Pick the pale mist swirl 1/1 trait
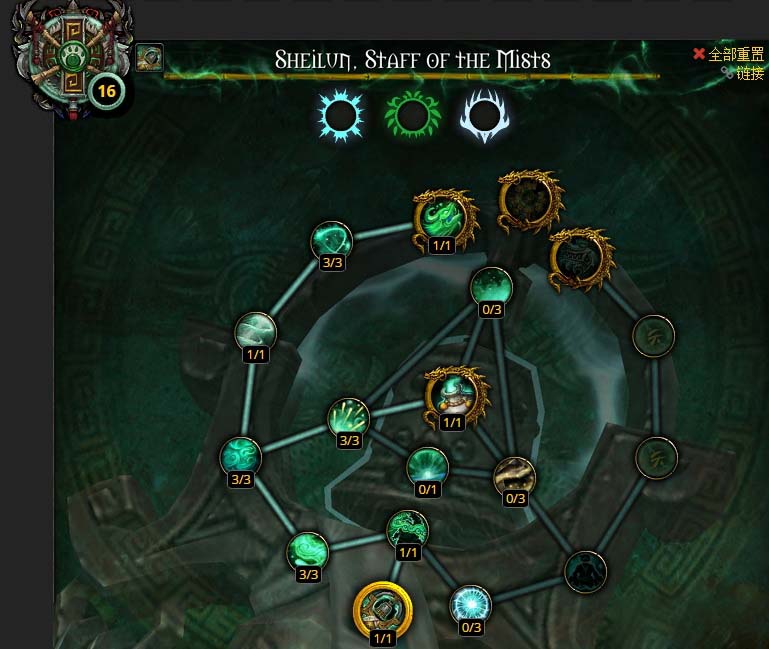Screen dimensions: 769x649 point(255,333)
